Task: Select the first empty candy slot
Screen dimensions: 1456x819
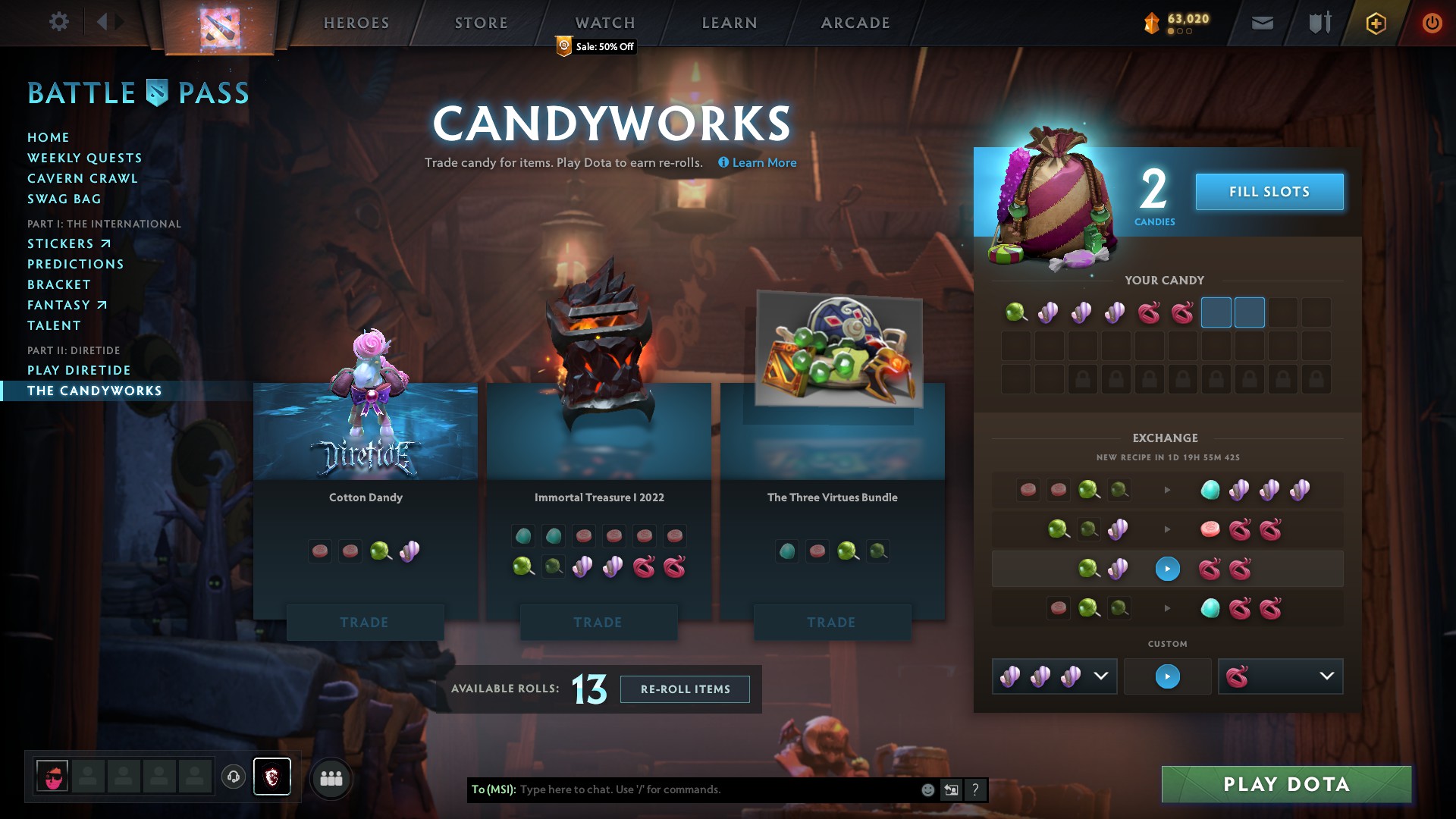Action: tap(1217, 312)
